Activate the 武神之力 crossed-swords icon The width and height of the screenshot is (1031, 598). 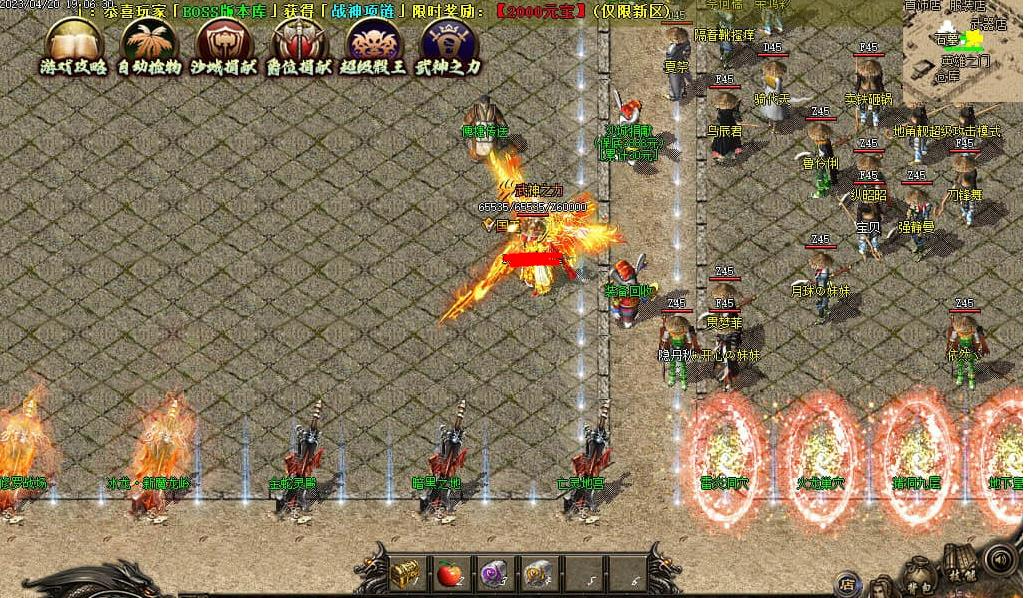[449, 44]
